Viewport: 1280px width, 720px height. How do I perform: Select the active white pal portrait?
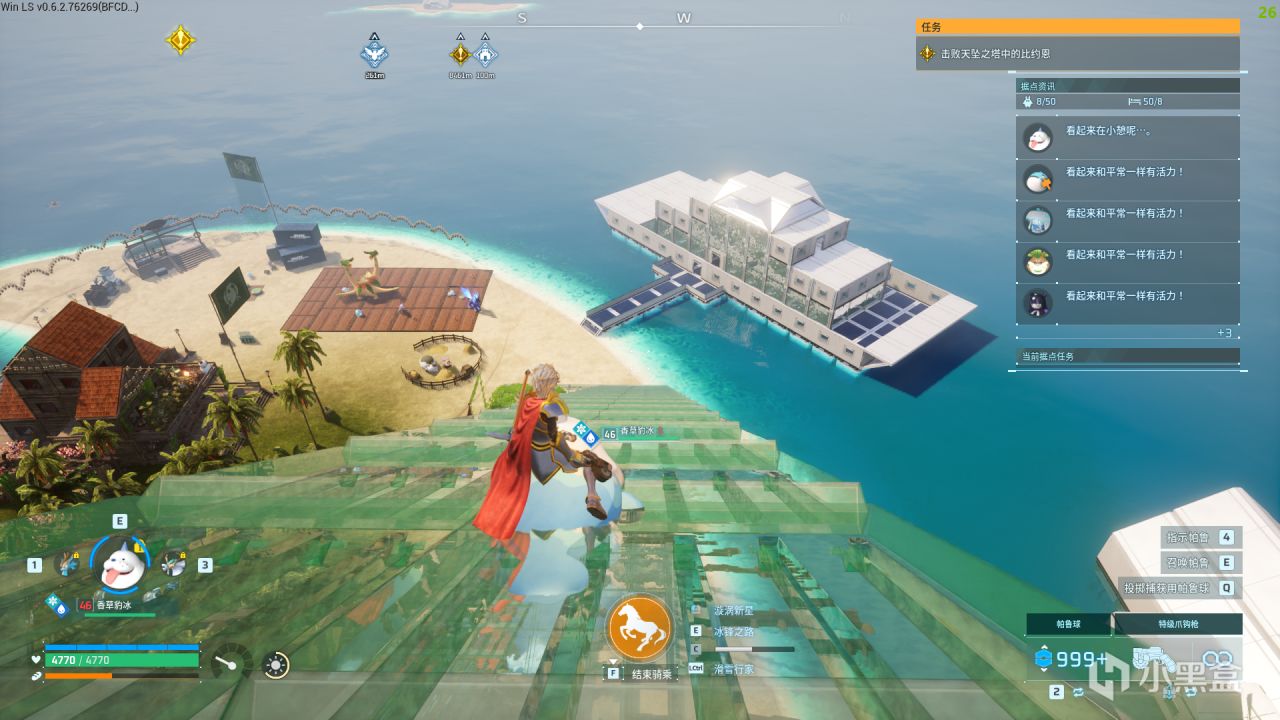click(120, 563)
